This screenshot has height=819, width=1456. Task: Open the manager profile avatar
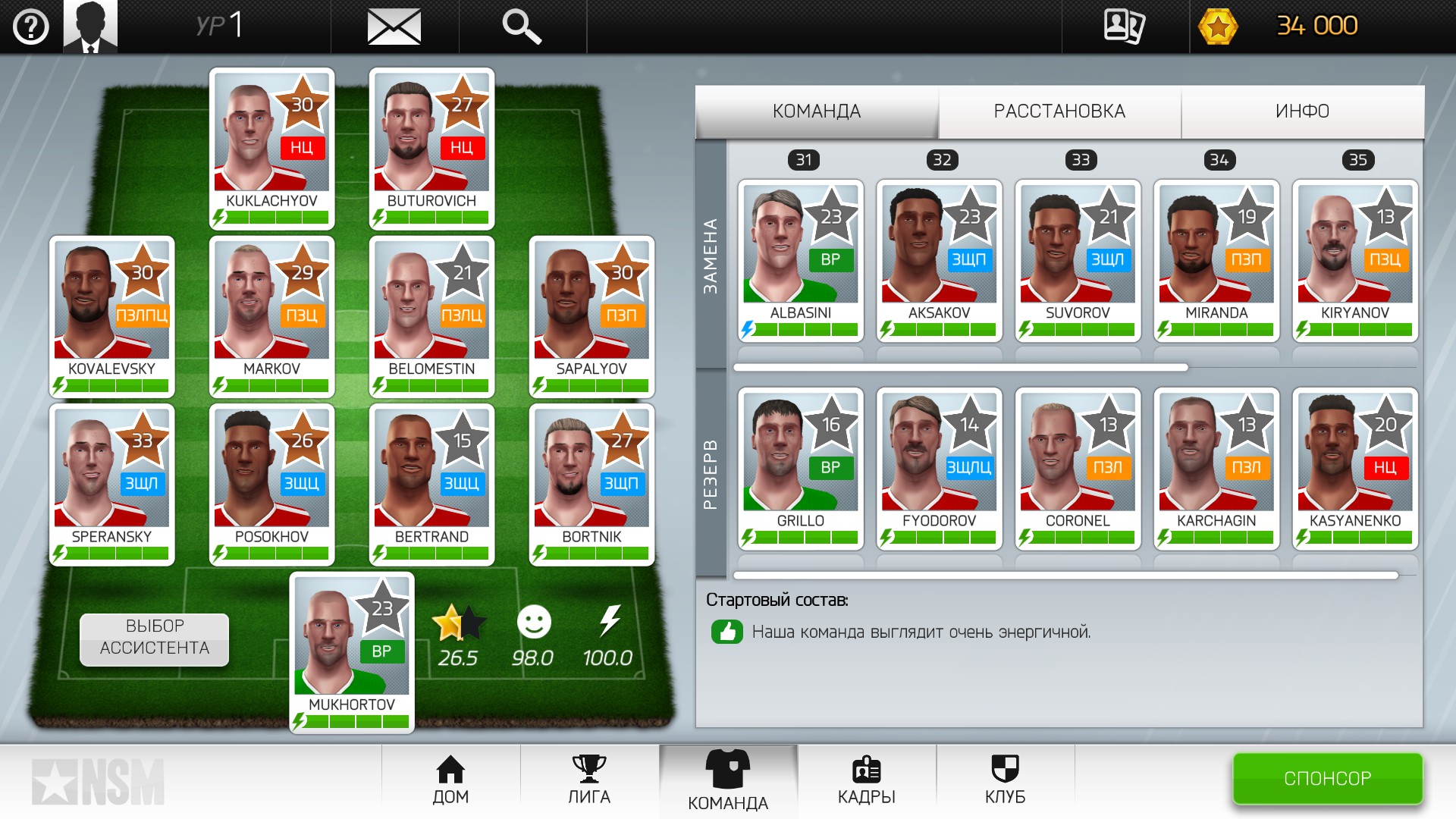tap(90, 27)
